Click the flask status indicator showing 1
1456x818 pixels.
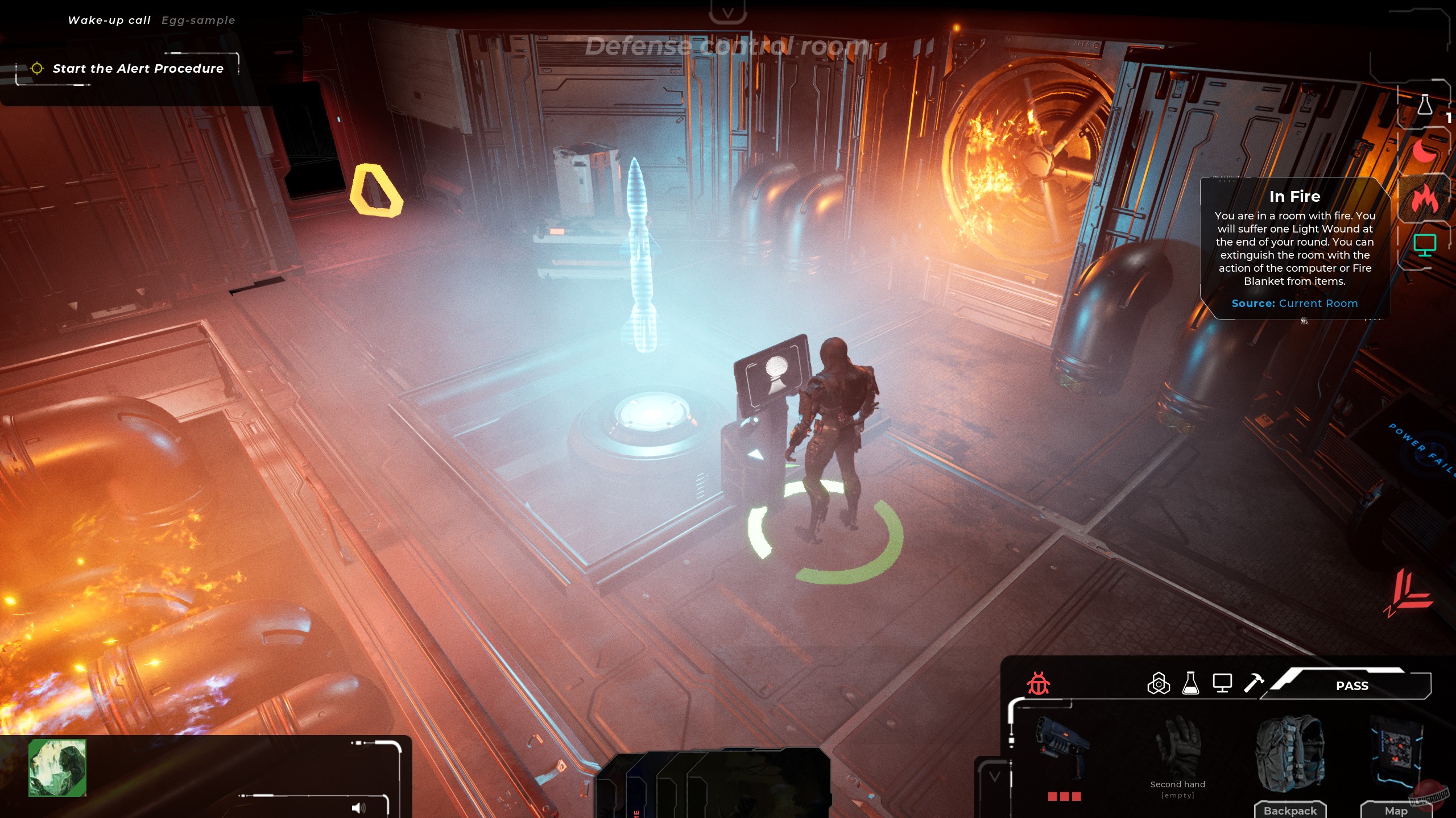pos(1424,104)
